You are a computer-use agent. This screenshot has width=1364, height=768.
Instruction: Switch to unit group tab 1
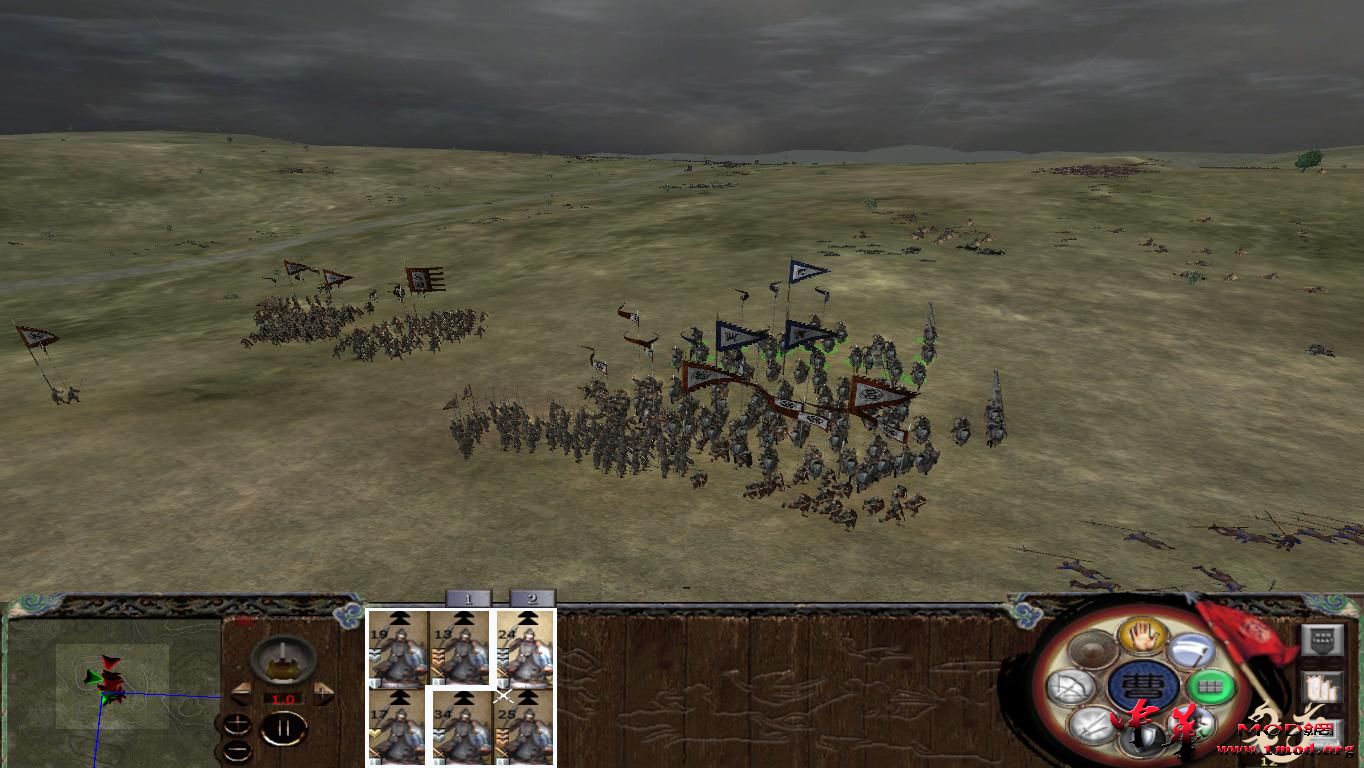468,600
